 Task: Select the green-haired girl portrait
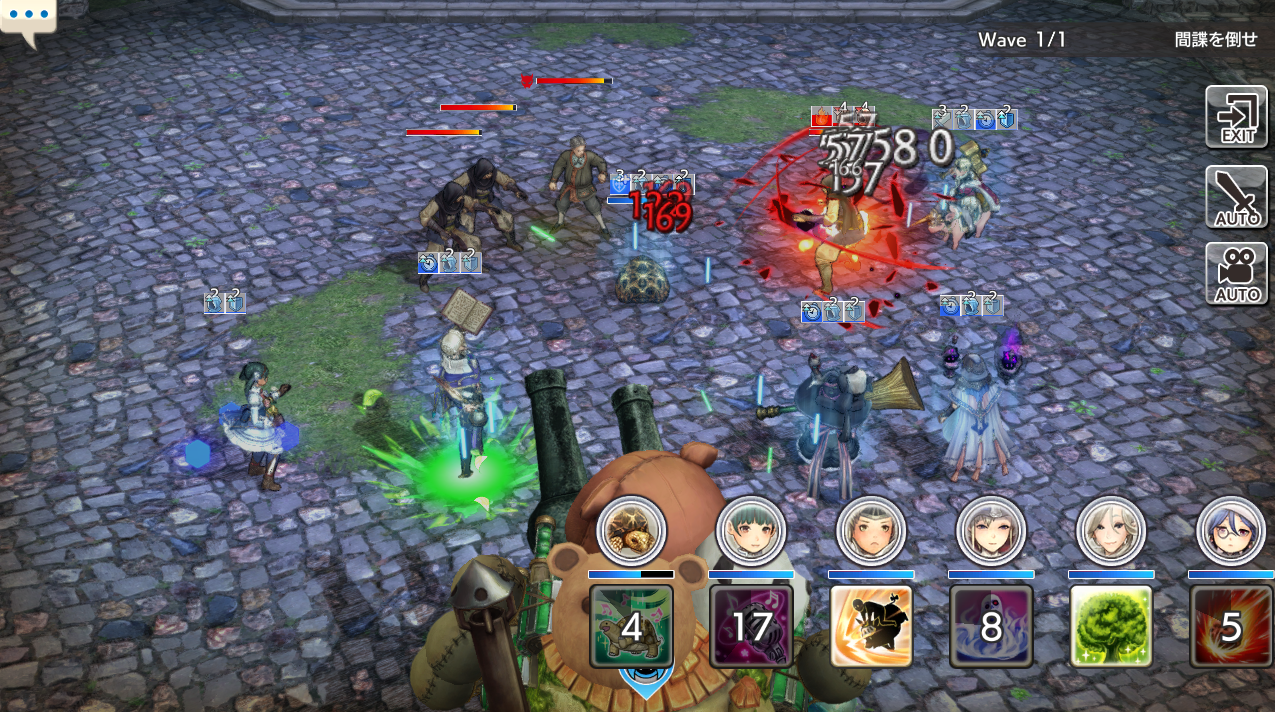point(751,531)
